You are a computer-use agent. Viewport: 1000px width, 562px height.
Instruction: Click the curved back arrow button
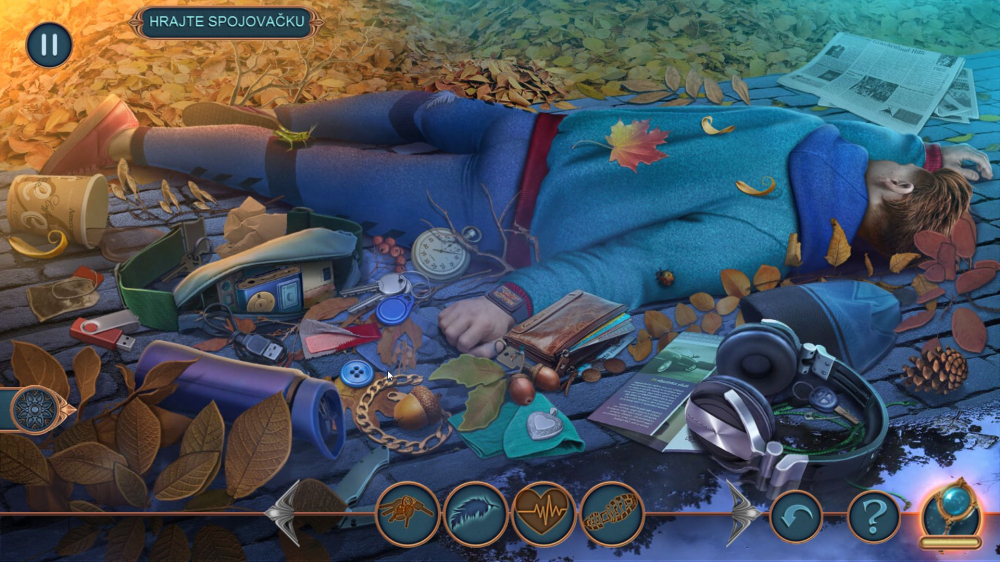tap(796, 517)
